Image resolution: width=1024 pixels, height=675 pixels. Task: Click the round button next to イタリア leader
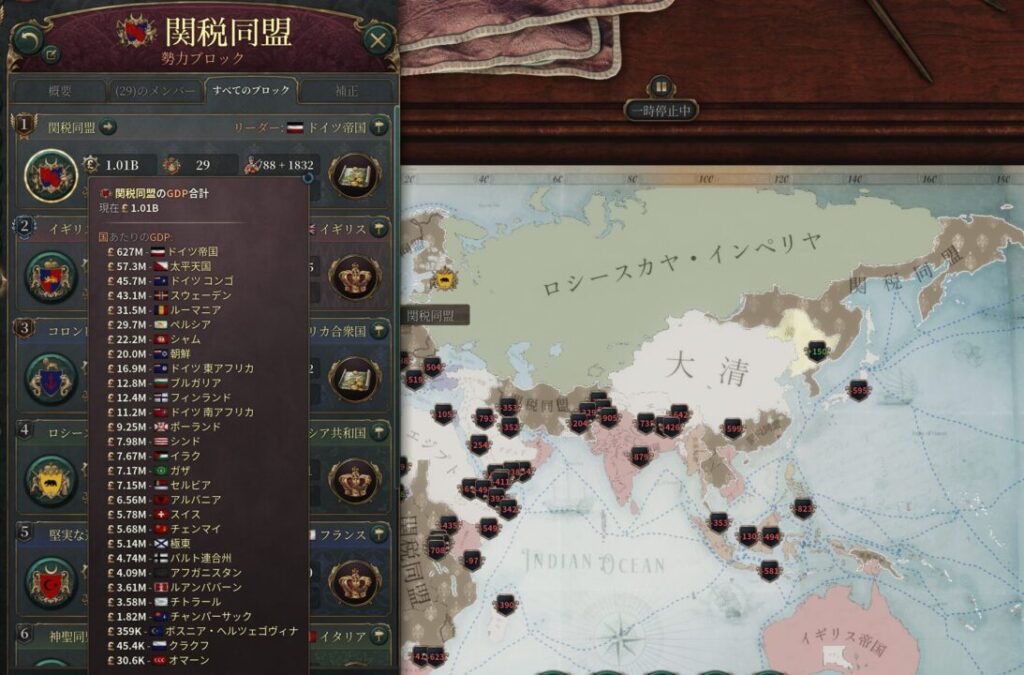[380, 636]
